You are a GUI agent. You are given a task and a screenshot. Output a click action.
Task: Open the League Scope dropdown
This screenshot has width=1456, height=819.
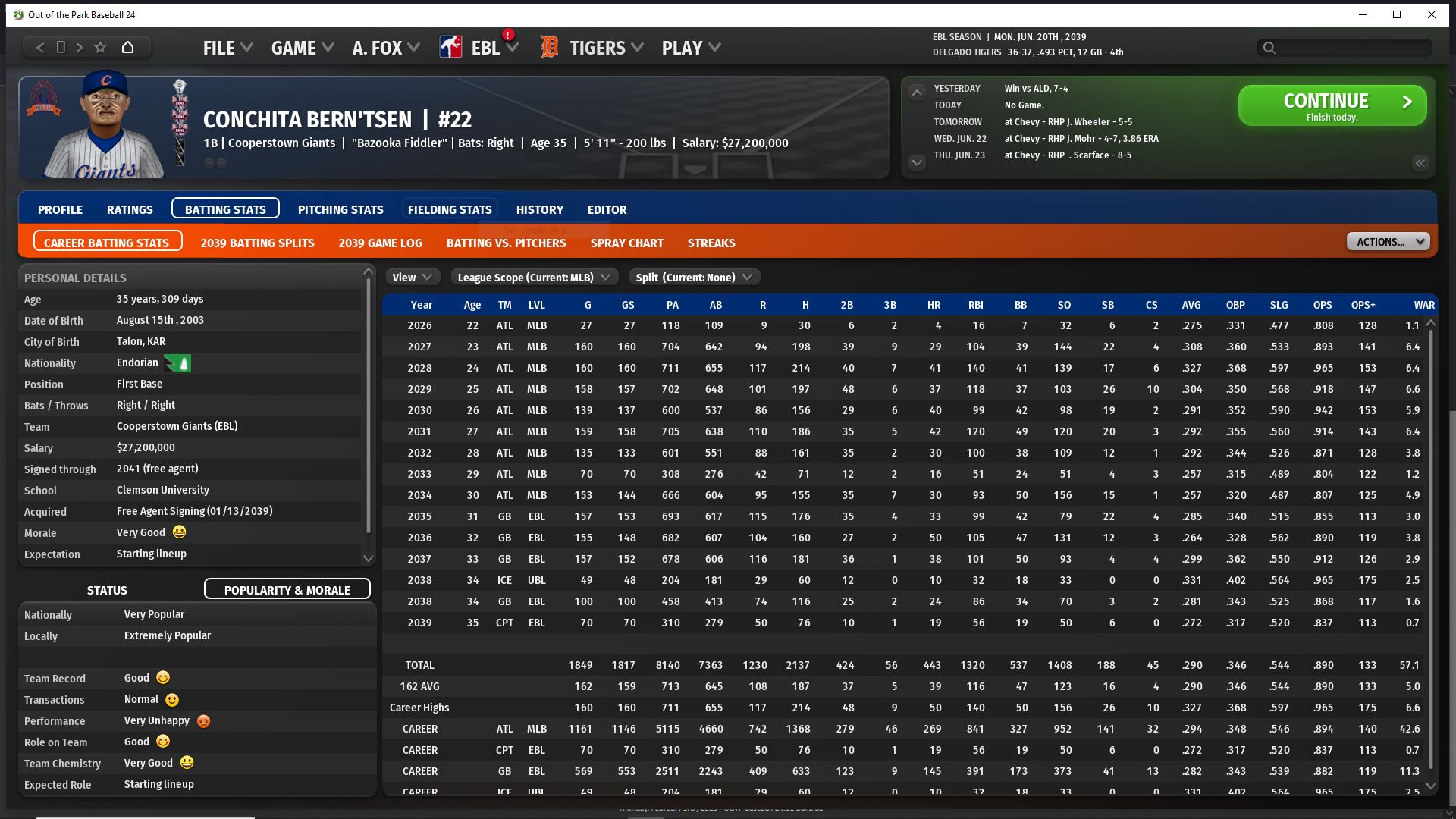(534, 278)
